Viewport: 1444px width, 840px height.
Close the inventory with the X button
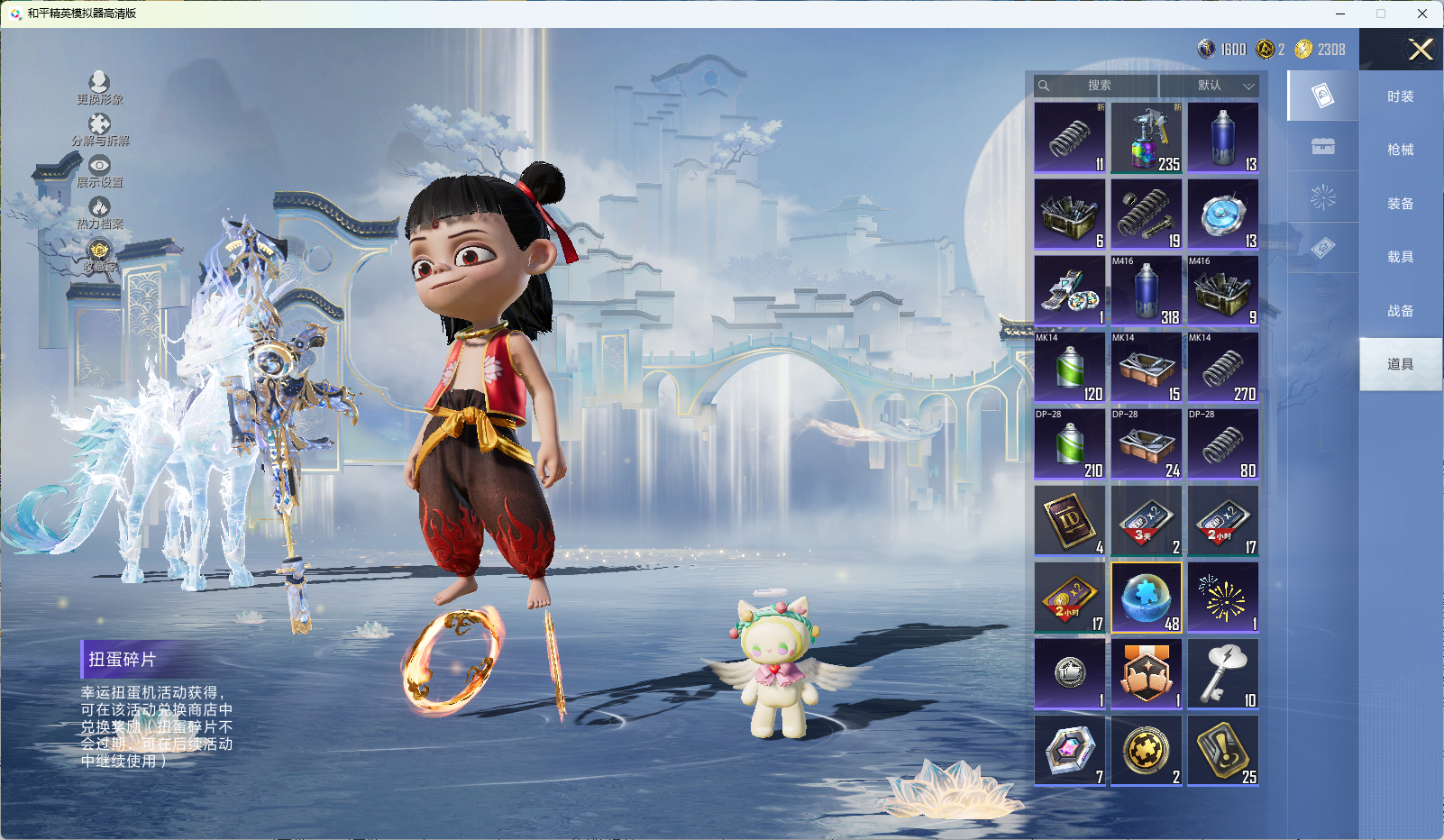click(x=1421, y=50)
